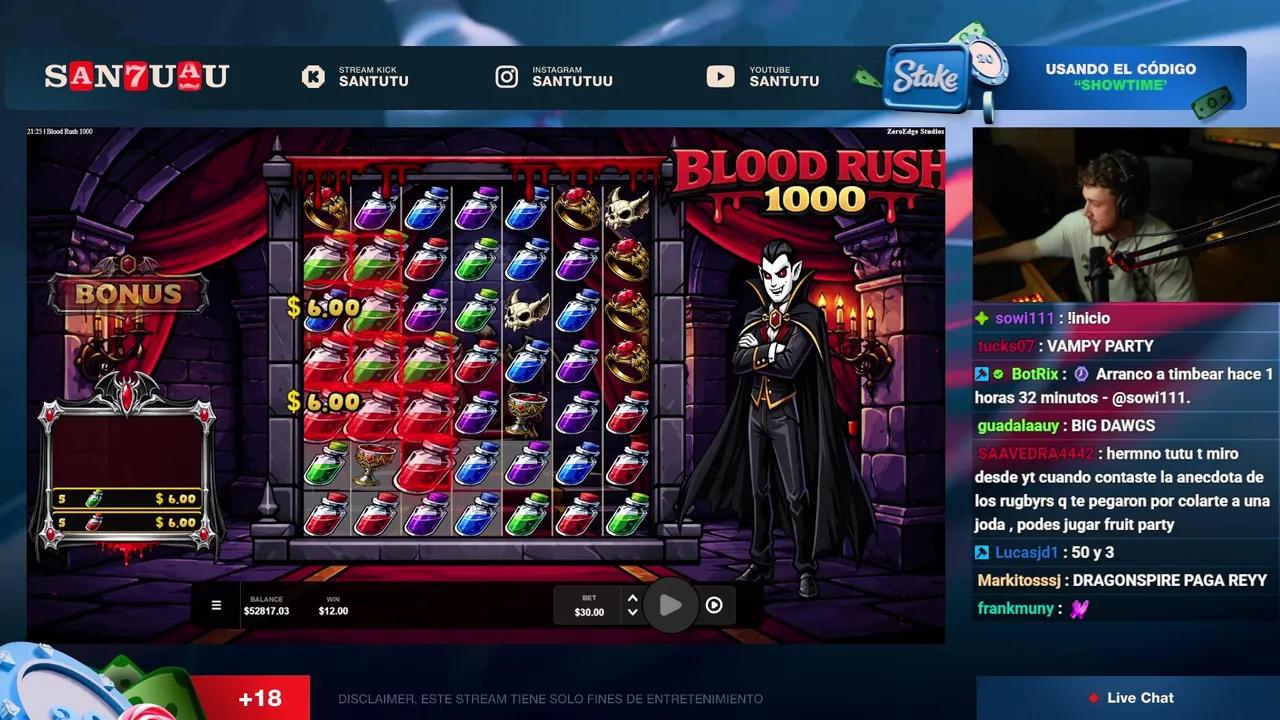Click the YouTube SANTUTU icon
1280x720 pixels.
pos(720,76)
